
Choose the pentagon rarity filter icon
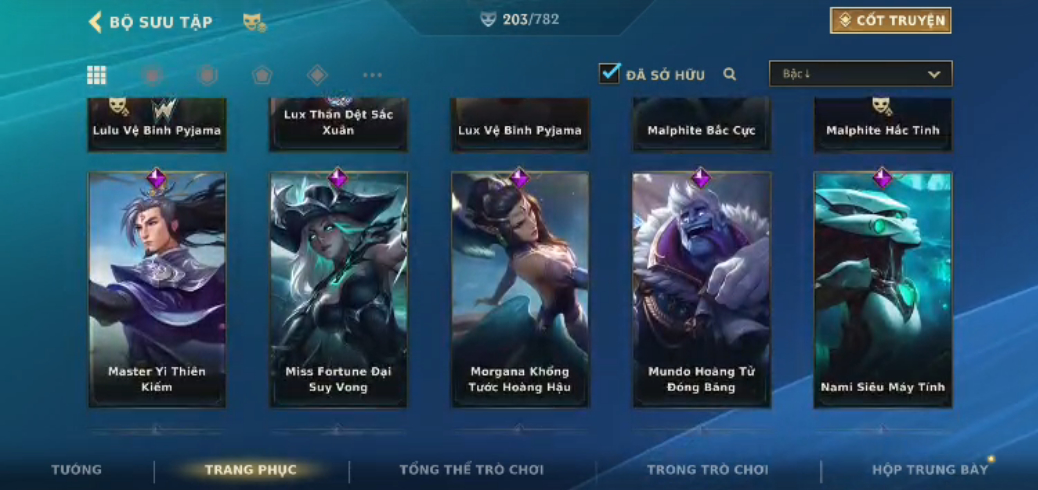(x=262, y=75)
